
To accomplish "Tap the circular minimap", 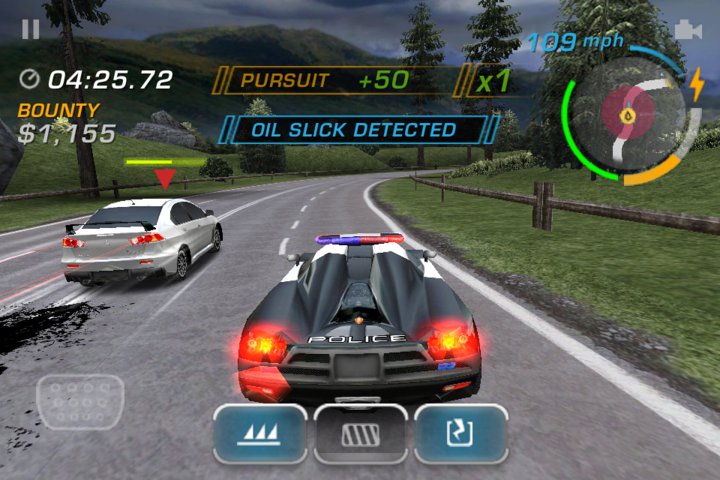I will 627,116.
